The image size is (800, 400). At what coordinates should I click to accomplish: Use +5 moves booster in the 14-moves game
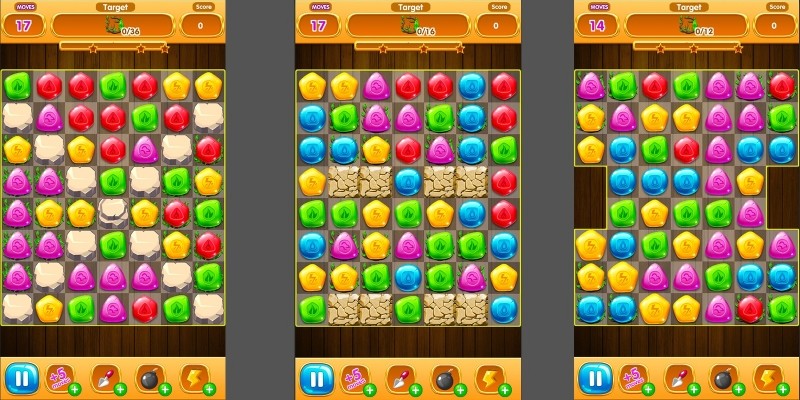pos(636,378)
